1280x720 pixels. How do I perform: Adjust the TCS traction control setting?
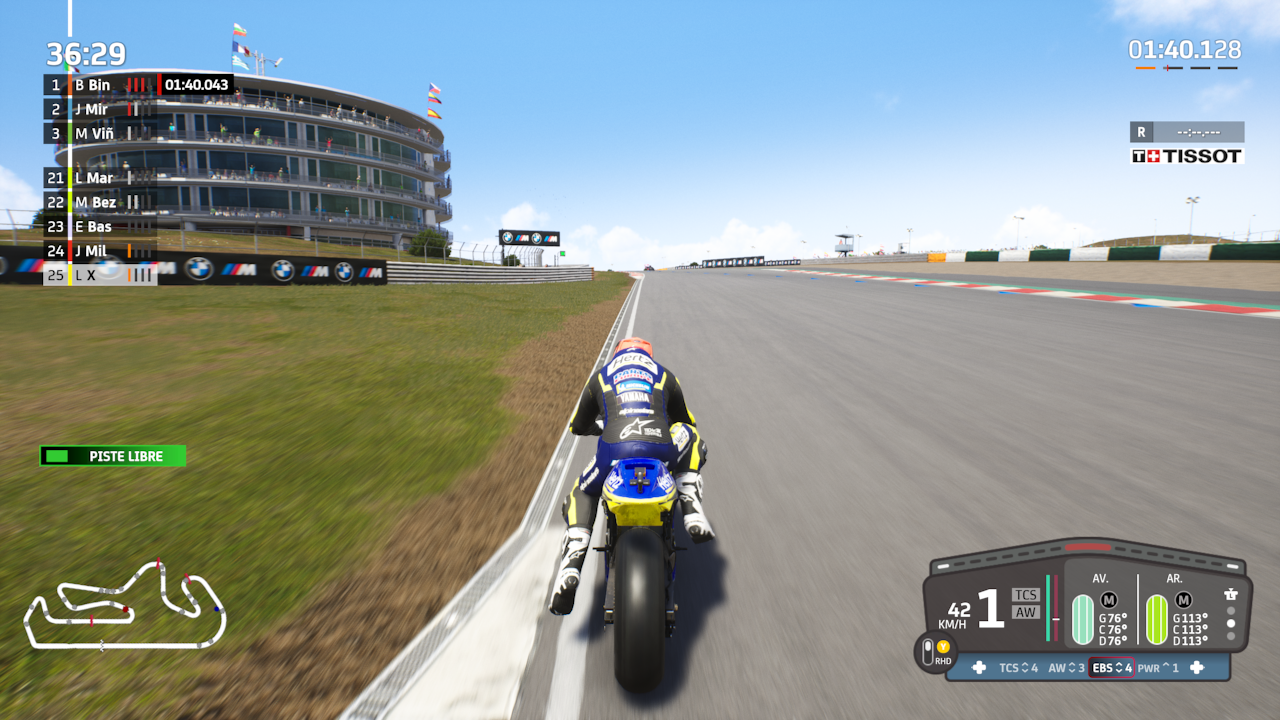click(1018, 668)
